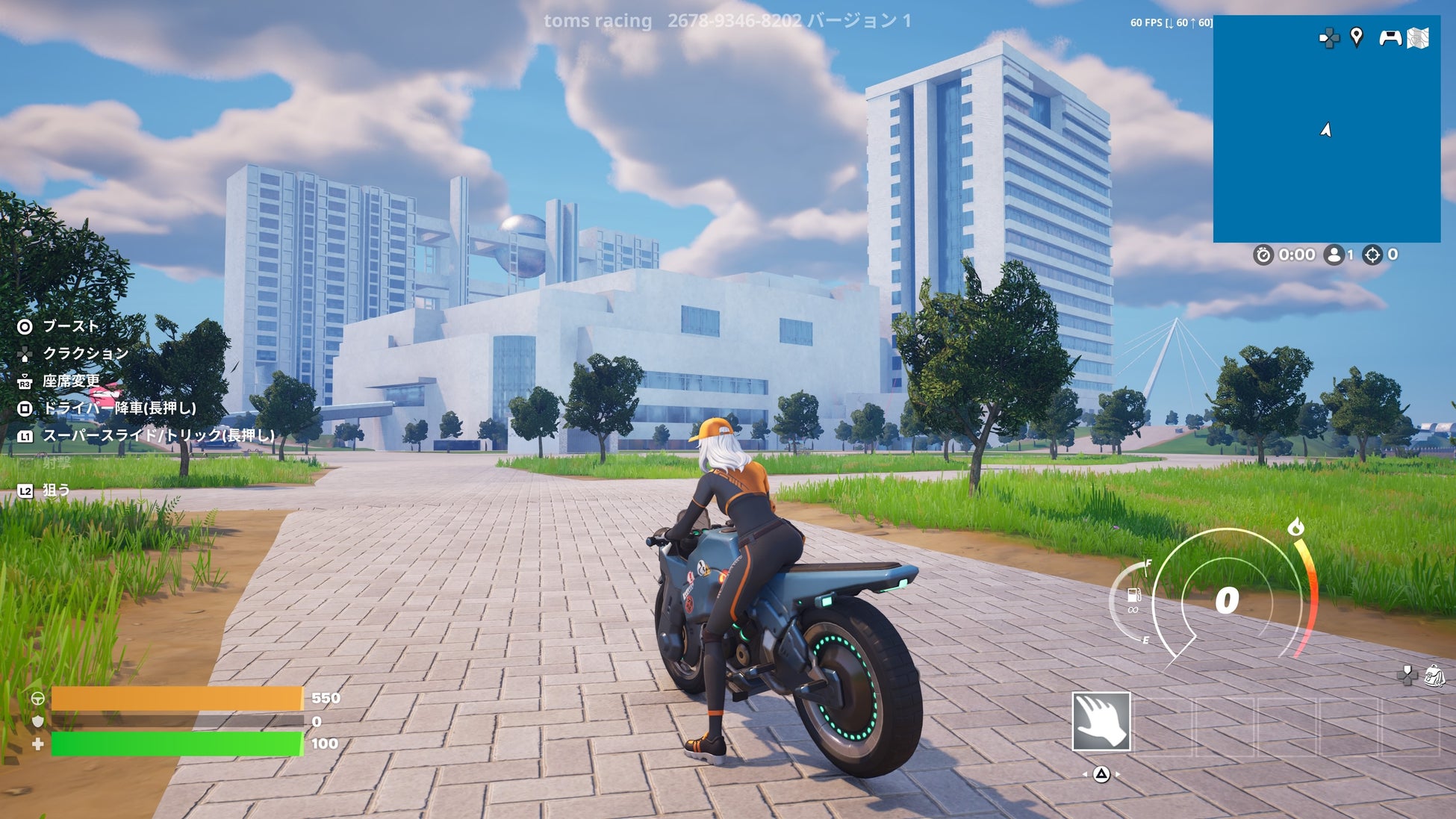
Task: Select the hand slot in the hotbar
Action: (x=1101, y=721)
